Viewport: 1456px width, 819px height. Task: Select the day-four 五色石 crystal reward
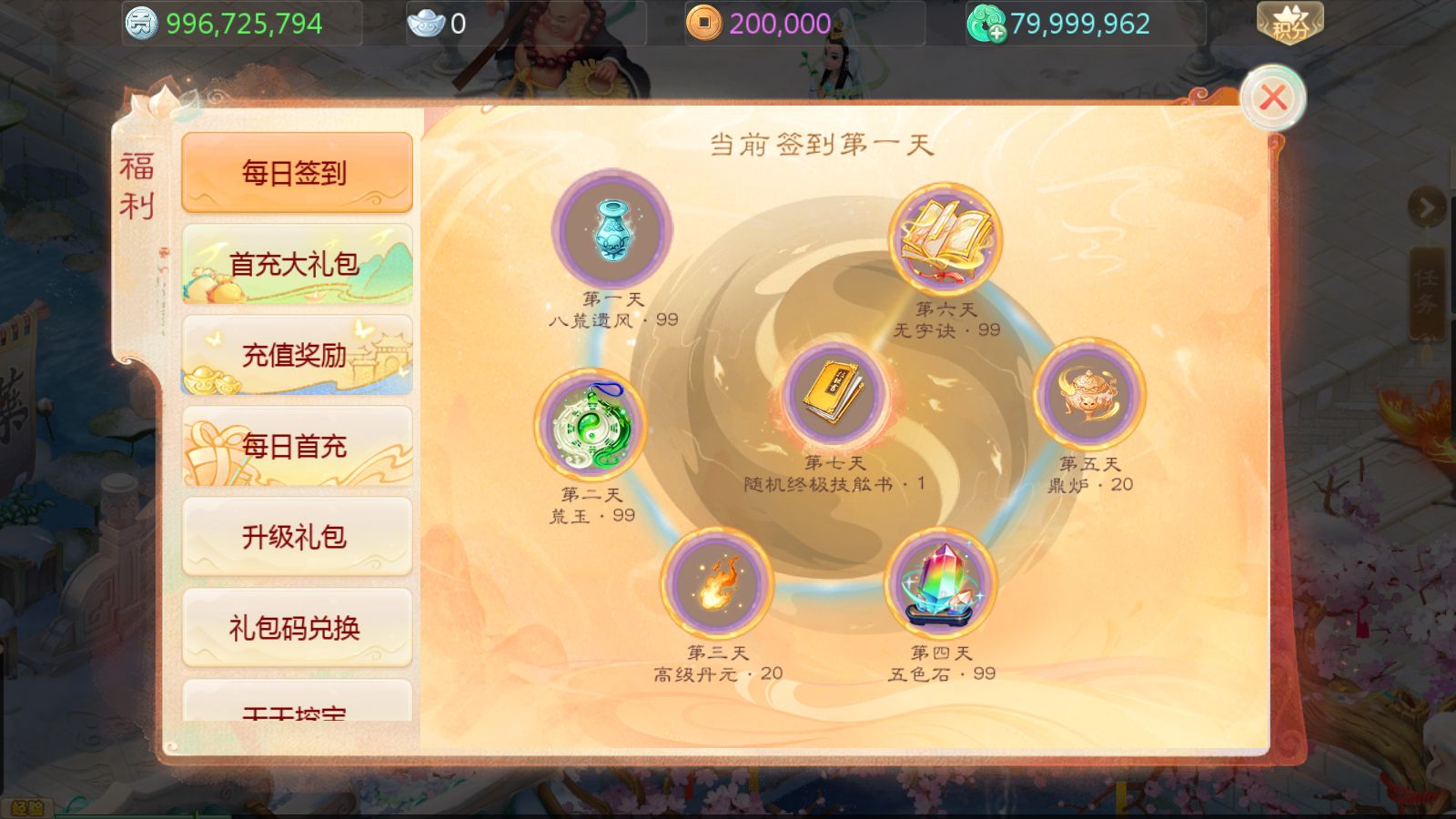pos(941,583)
